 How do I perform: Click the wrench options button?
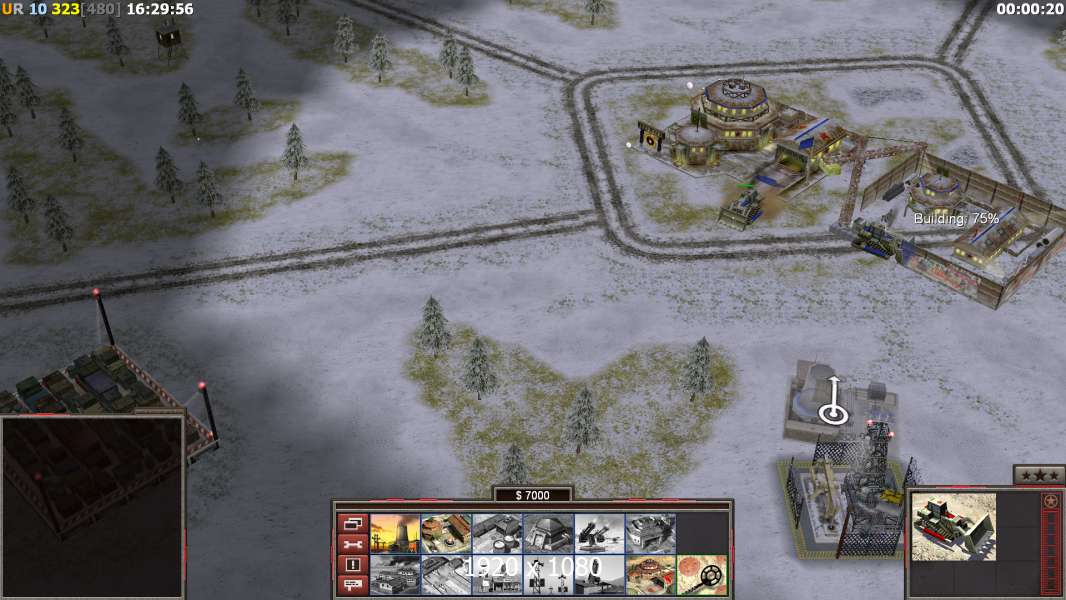click(x=352, y=544)
